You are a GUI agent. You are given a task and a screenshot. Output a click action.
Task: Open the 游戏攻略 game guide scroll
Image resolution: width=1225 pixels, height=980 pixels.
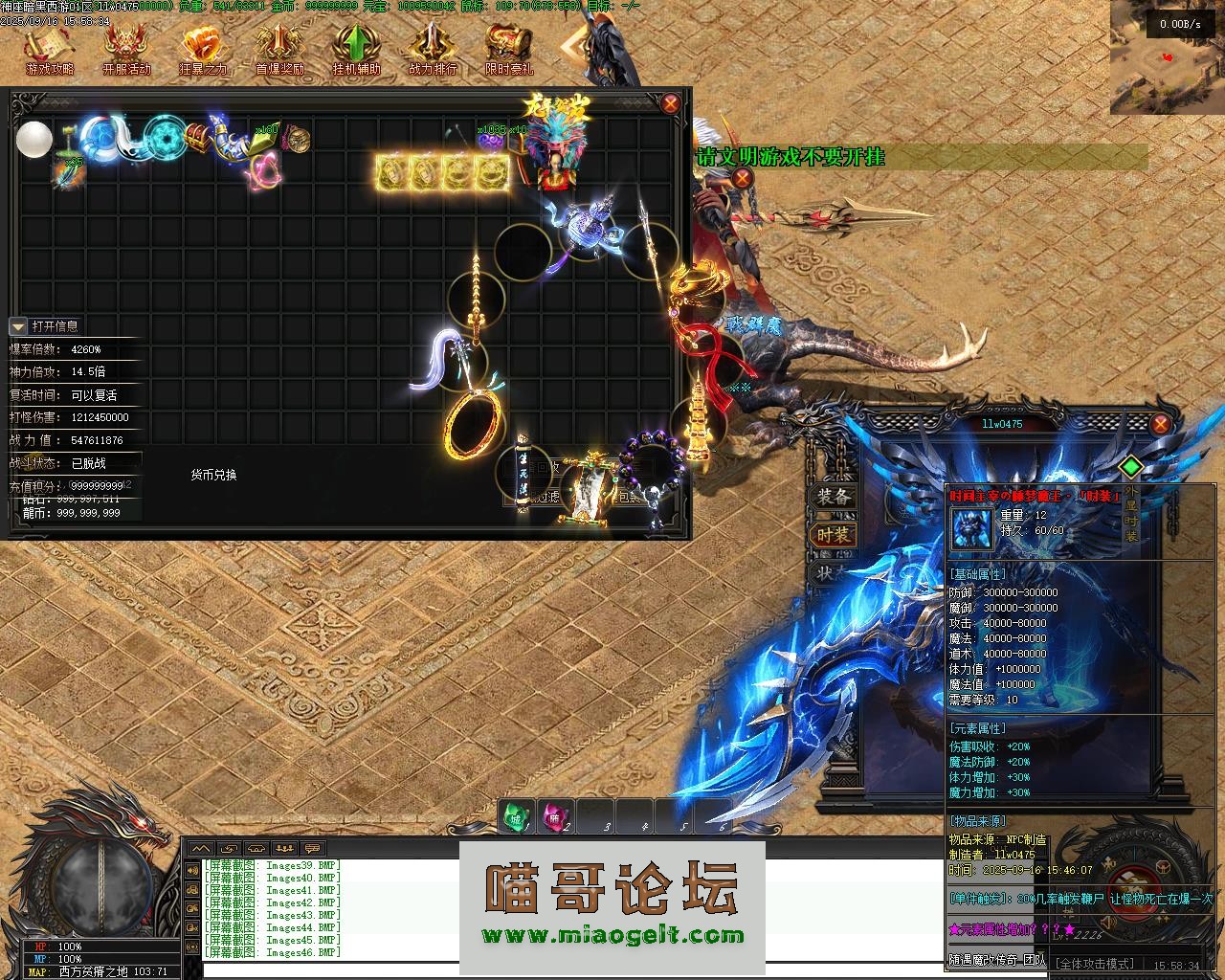point(49,48)
